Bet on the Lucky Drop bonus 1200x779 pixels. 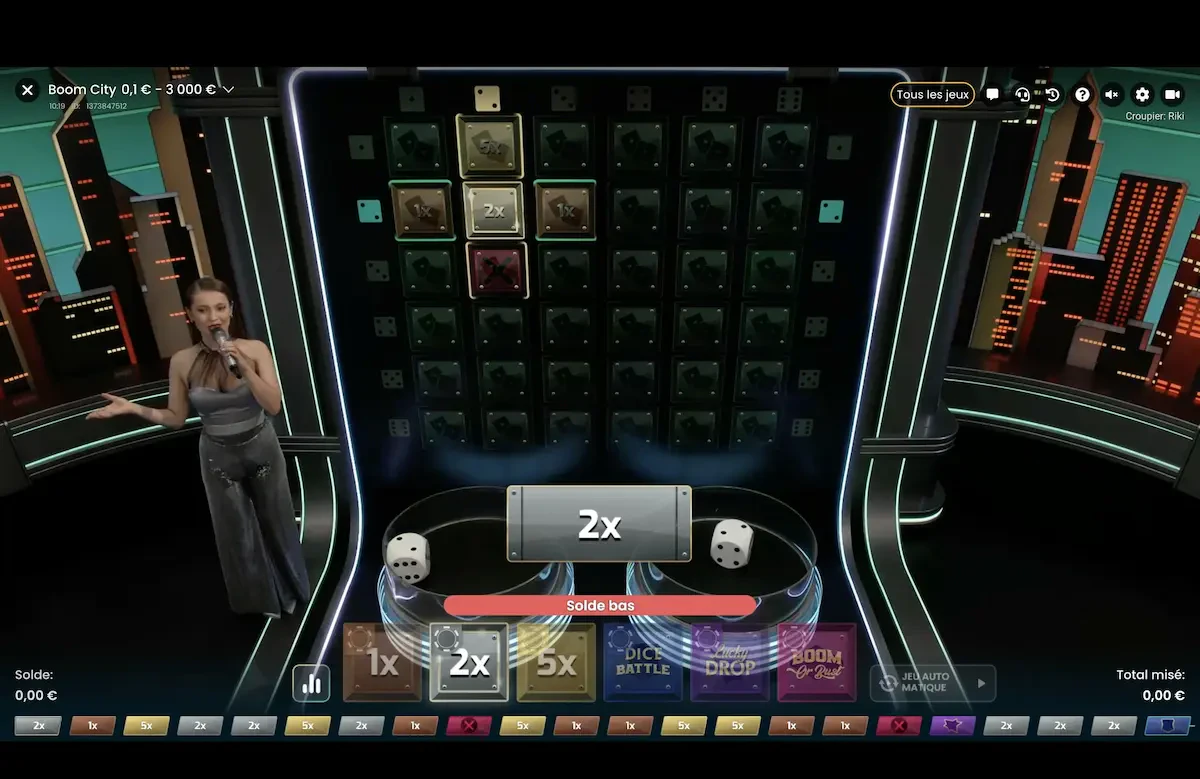(x=730, y=662)
